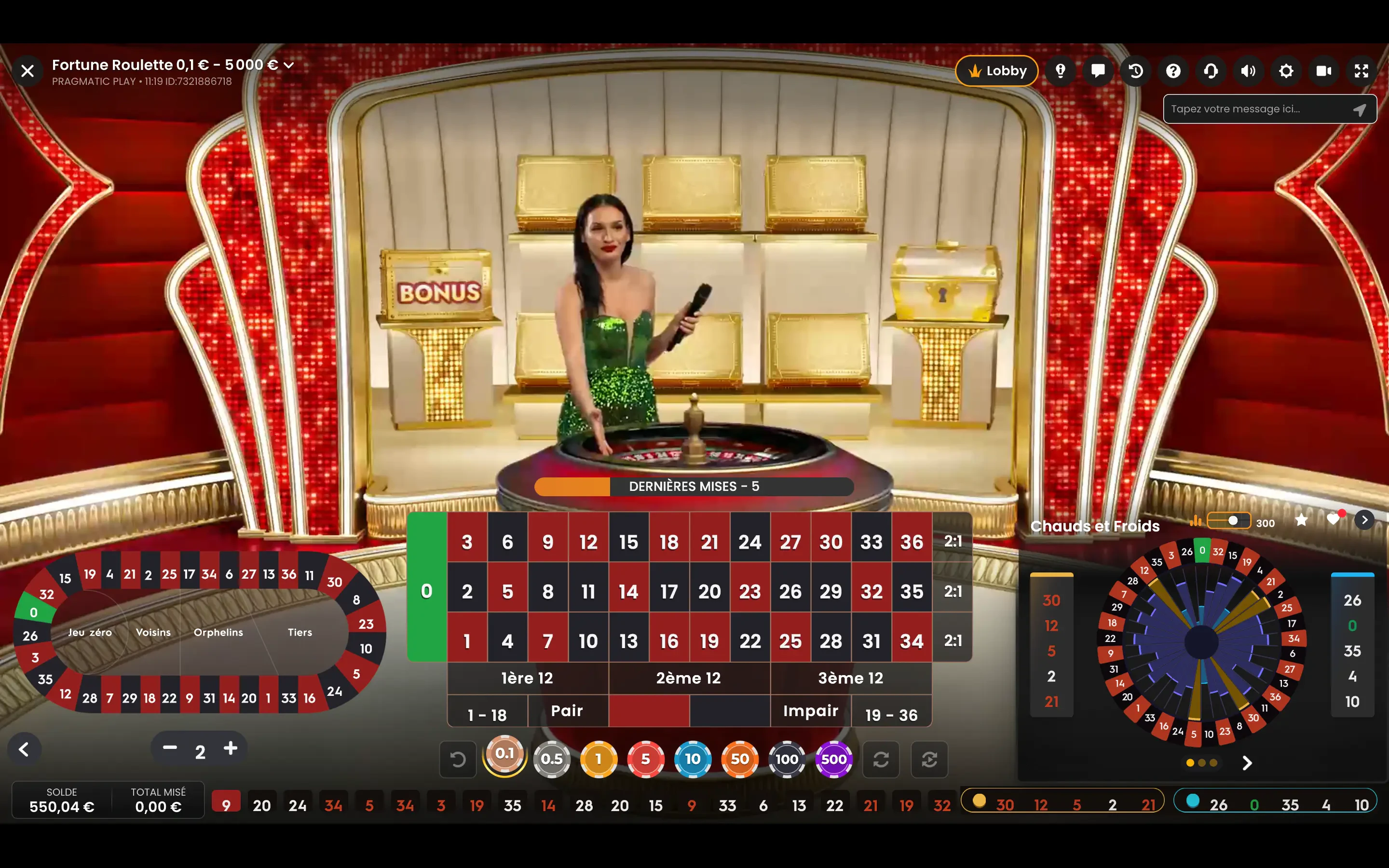Open the Lobby

996,71
